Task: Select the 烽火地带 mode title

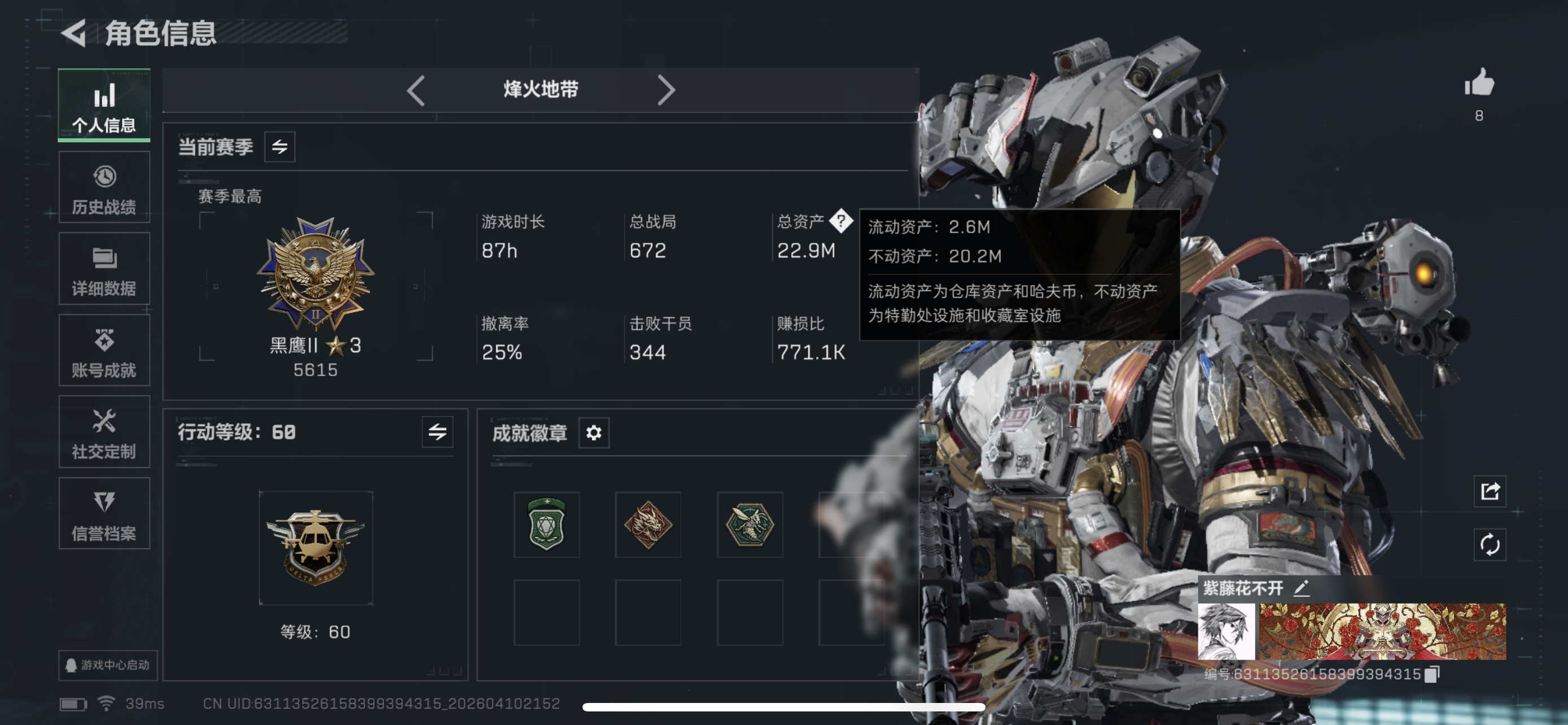Action: 541,89
